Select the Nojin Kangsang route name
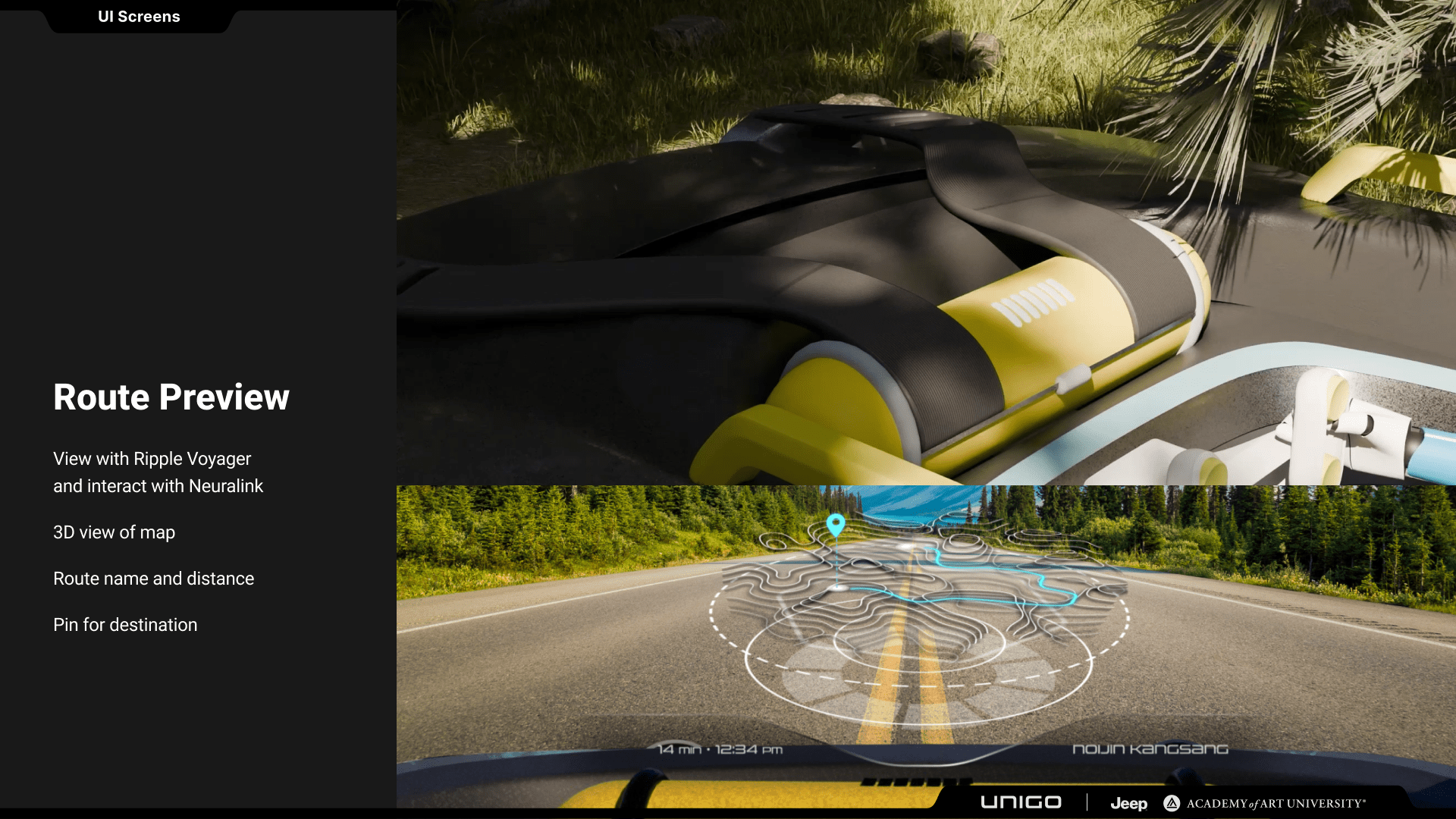Viewport: 1456px width, 819px height. coord(1150,749)
